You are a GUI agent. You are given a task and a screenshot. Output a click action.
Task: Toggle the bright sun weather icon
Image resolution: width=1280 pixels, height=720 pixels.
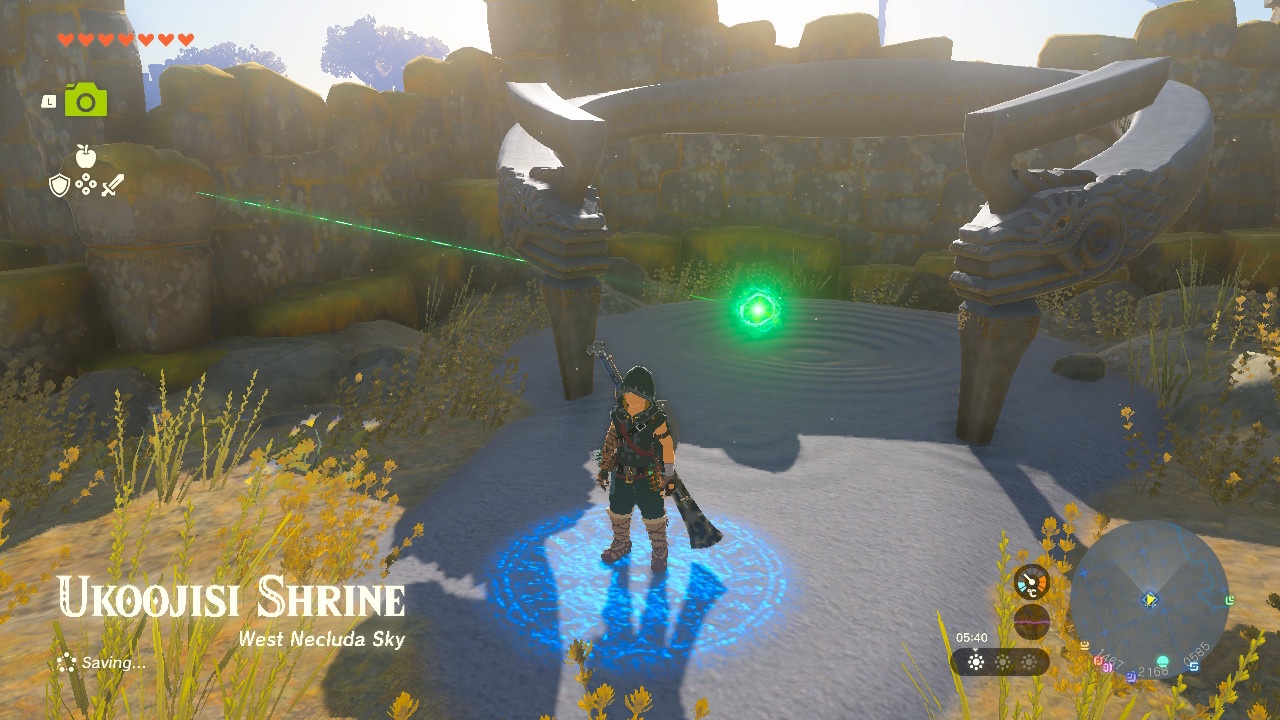975,662
